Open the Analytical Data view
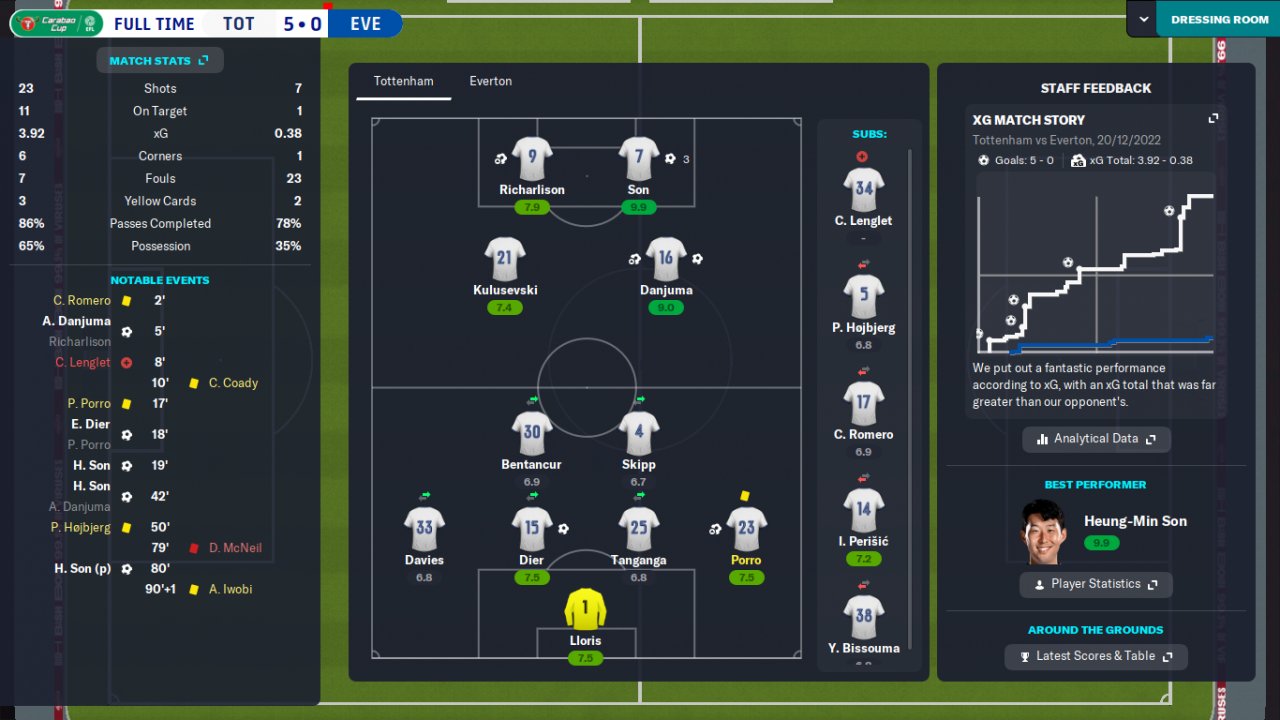Viewport: 1280px width, 720px height. [x=1096, y=439]
